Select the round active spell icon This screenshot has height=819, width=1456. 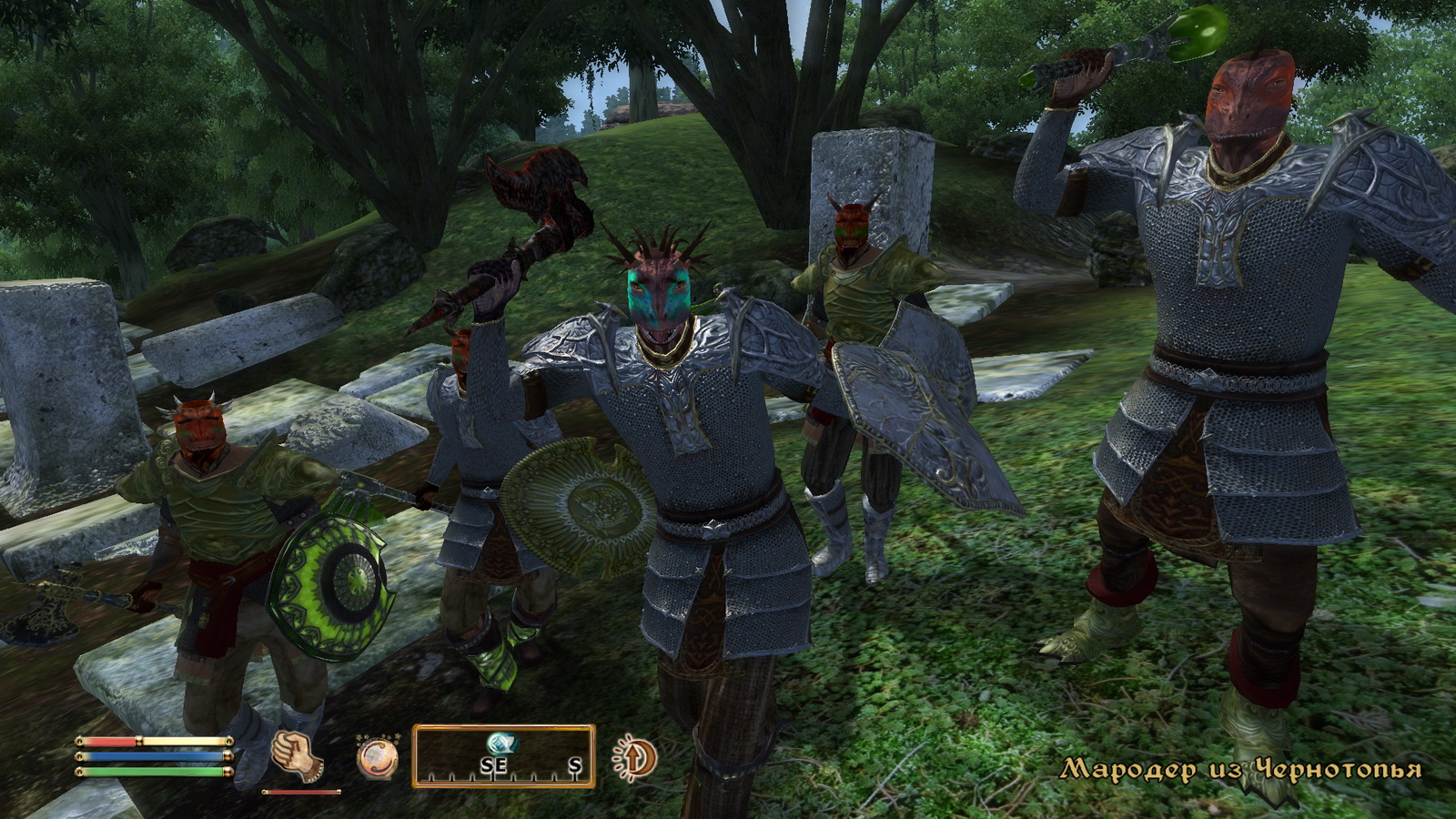377,757
